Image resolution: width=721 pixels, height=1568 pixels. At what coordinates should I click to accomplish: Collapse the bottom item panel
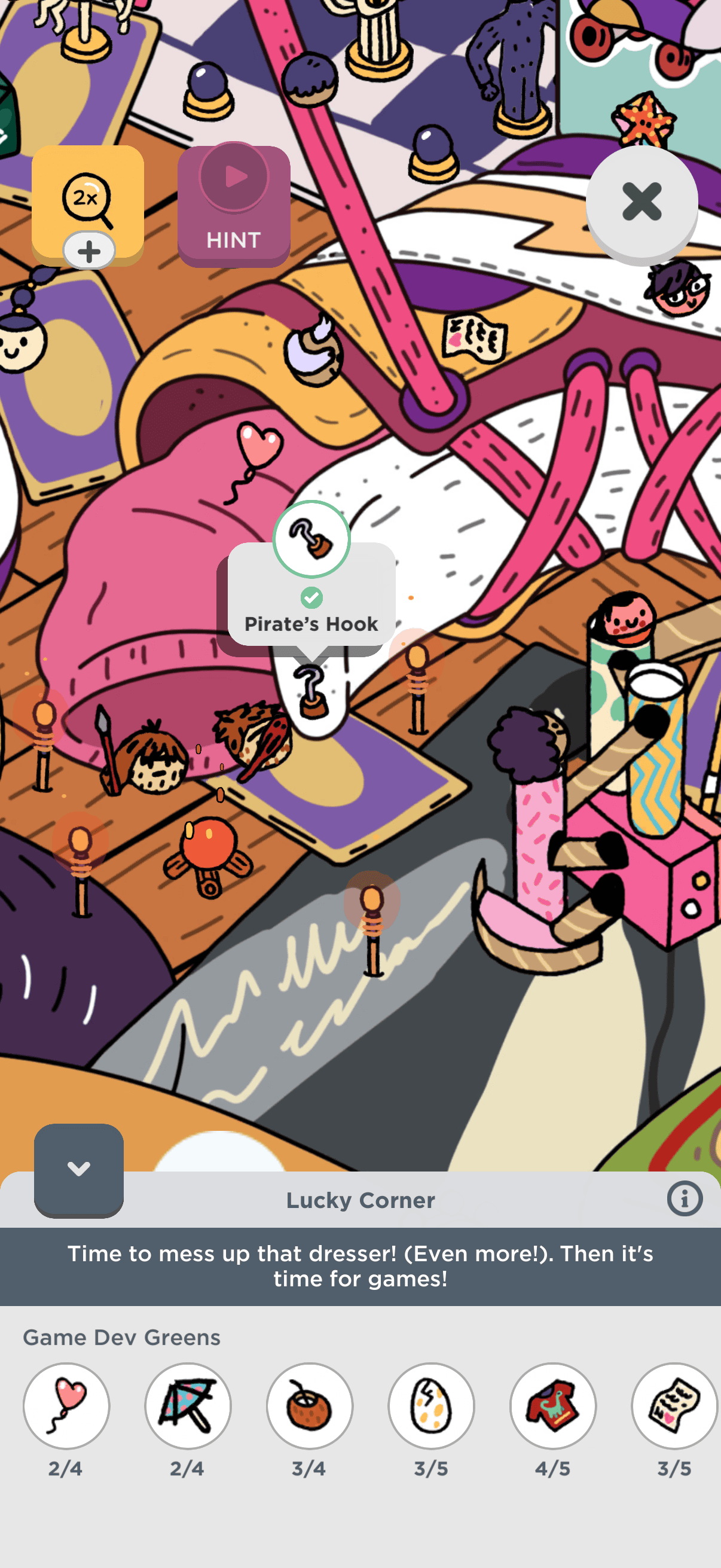[x=78, y=1169]
